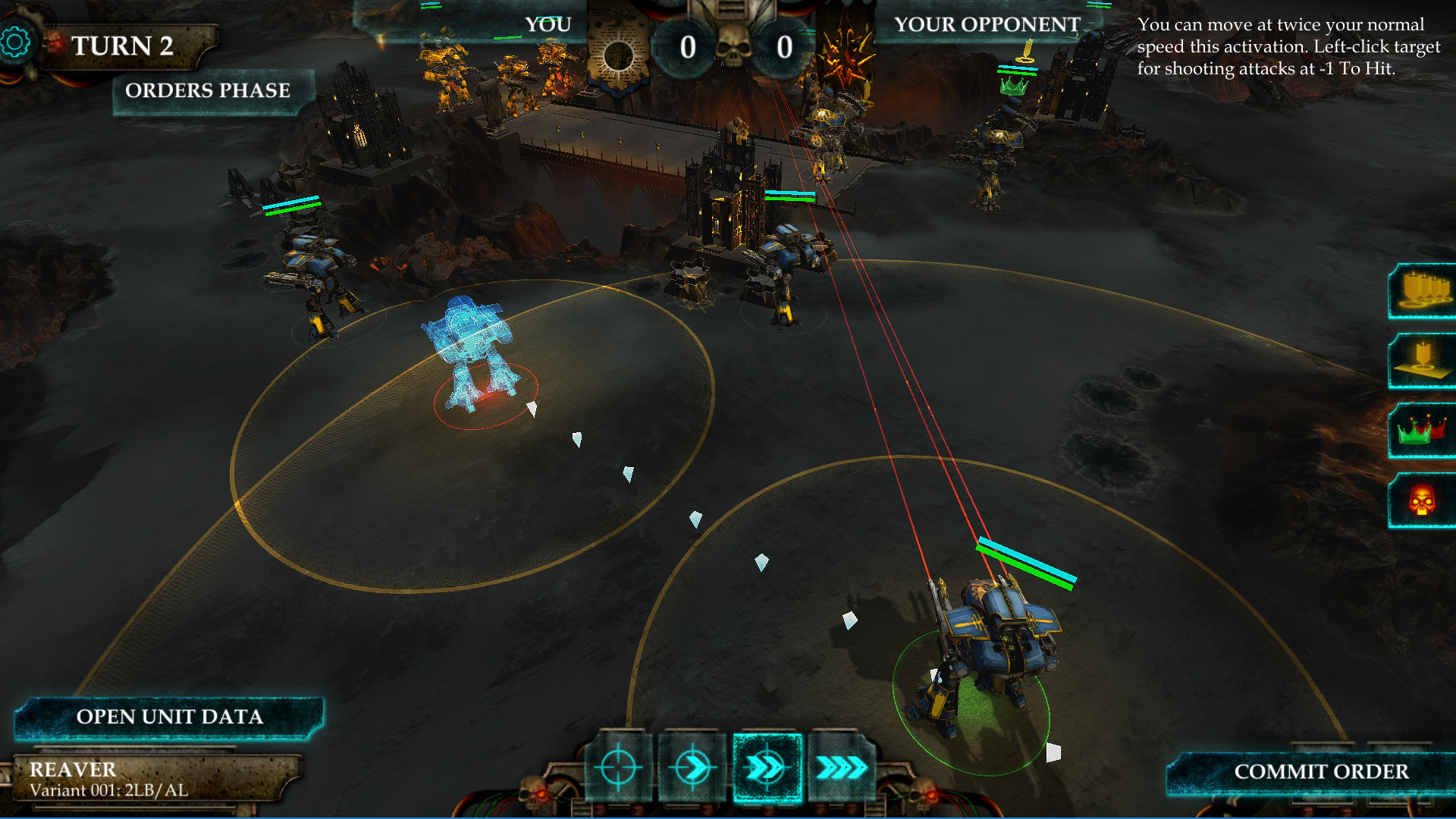Image resolution: width=1456 pixels, height=819 pixels.
Task: Select the crosshair-only shooting order
Action: pyautogui.click(x=618, y=767)
